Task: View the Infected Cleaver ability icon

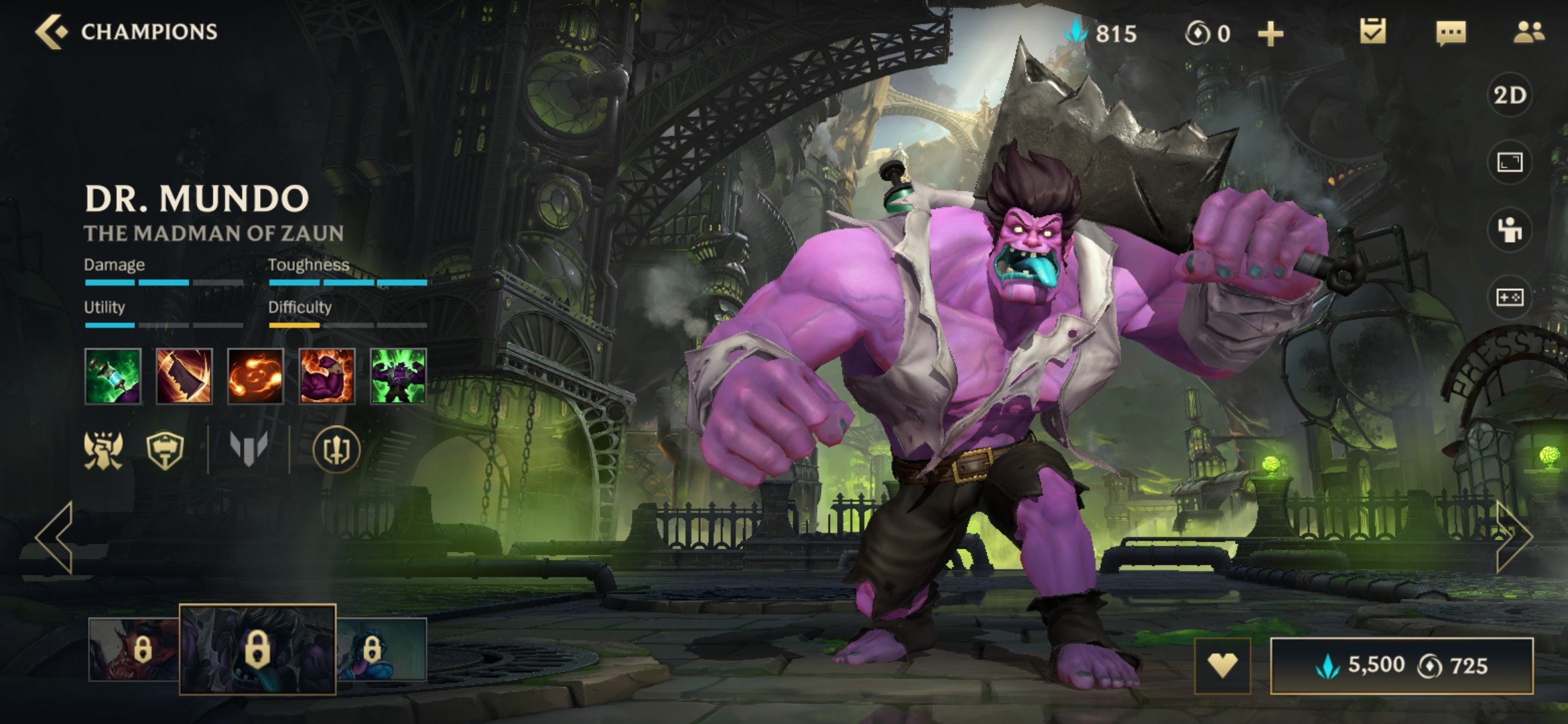Action: pos(184,376)
